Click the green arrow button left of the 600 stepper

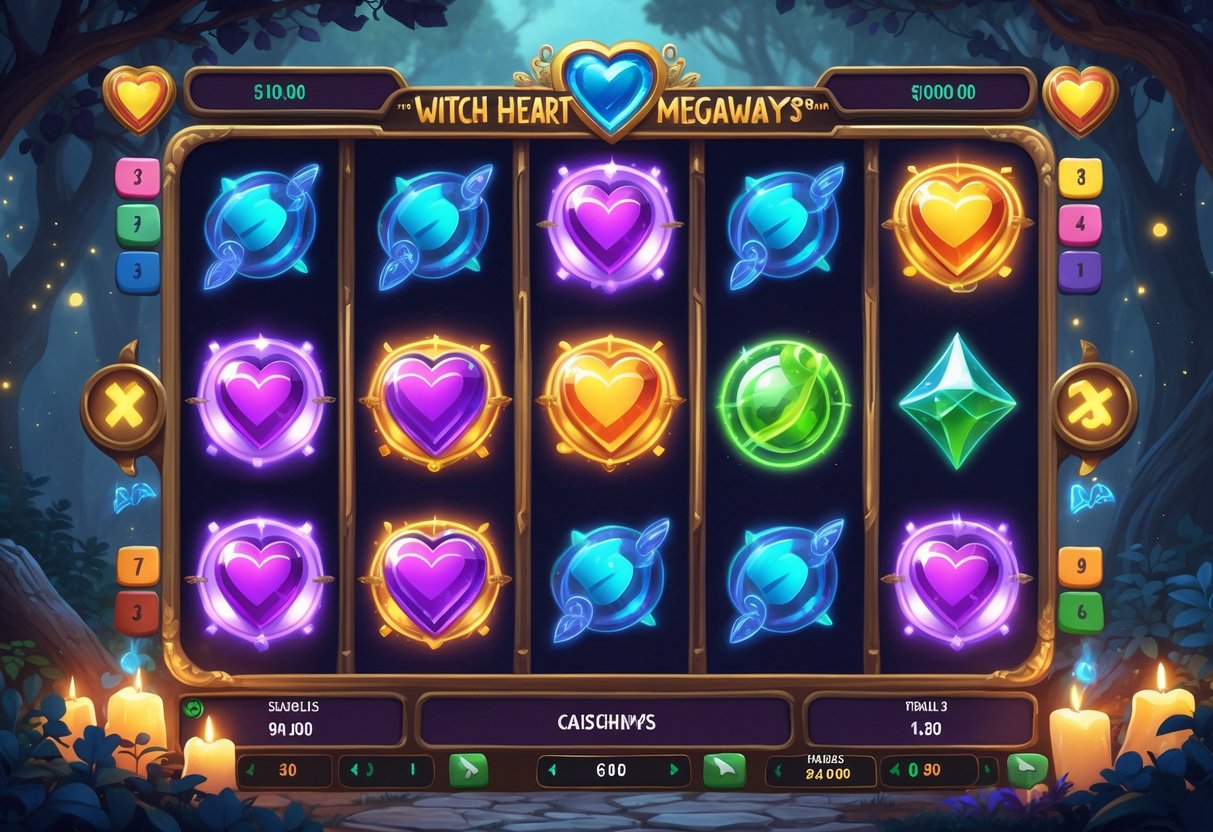point(468,770)
